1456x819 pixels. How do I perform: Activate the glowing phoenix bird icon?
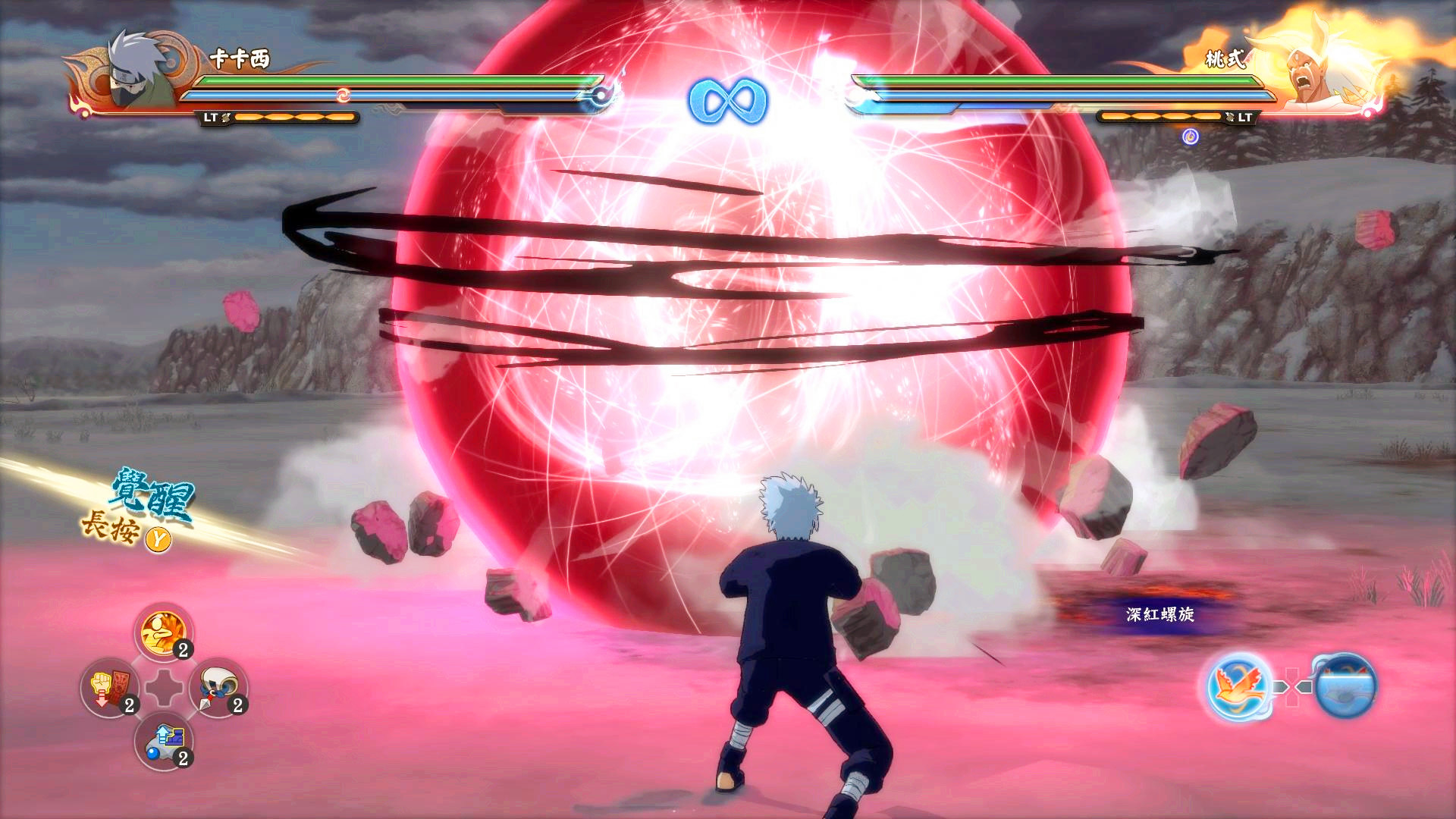[x=1238, y=687]
